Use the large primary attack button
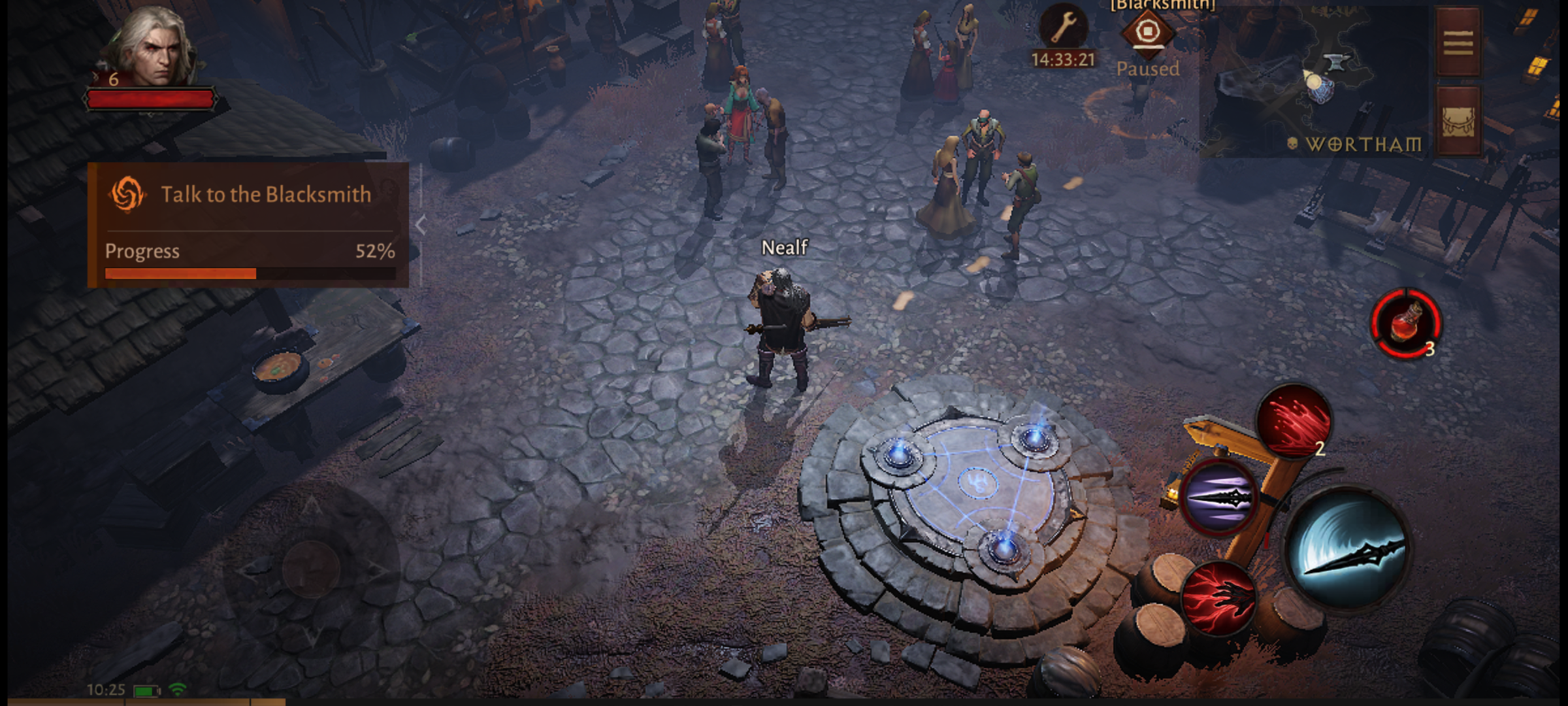The height and width of the screenshot is (706, 1568). [x=1347, y=549]
